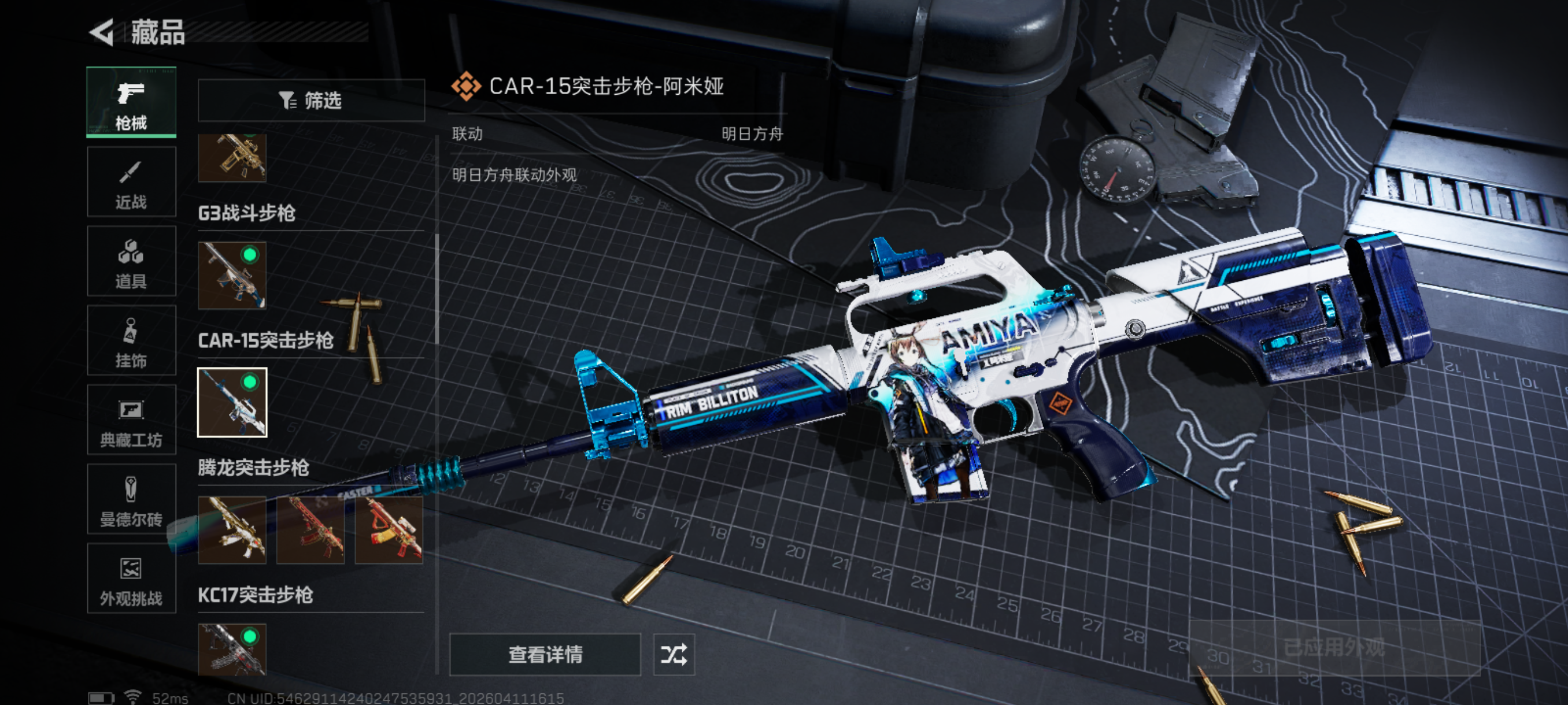Open the 筛选 filter button
Image resolution: width=1568 pixels, height=705 pixels.
pyautogui.click(x=311, y=101)
